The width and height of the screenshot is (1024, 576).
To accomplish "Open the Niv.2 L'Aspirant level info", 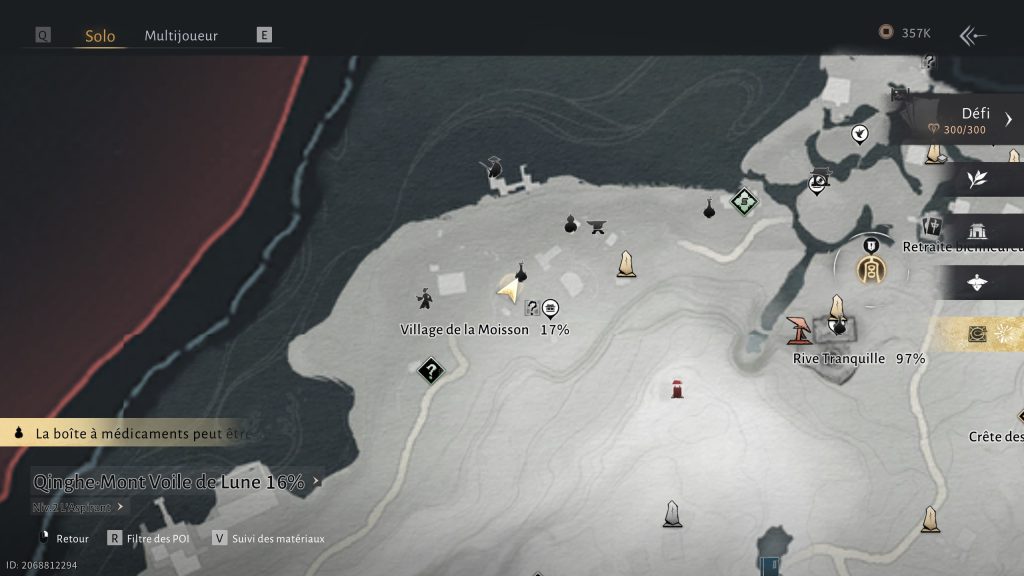I will pos(80,507).
